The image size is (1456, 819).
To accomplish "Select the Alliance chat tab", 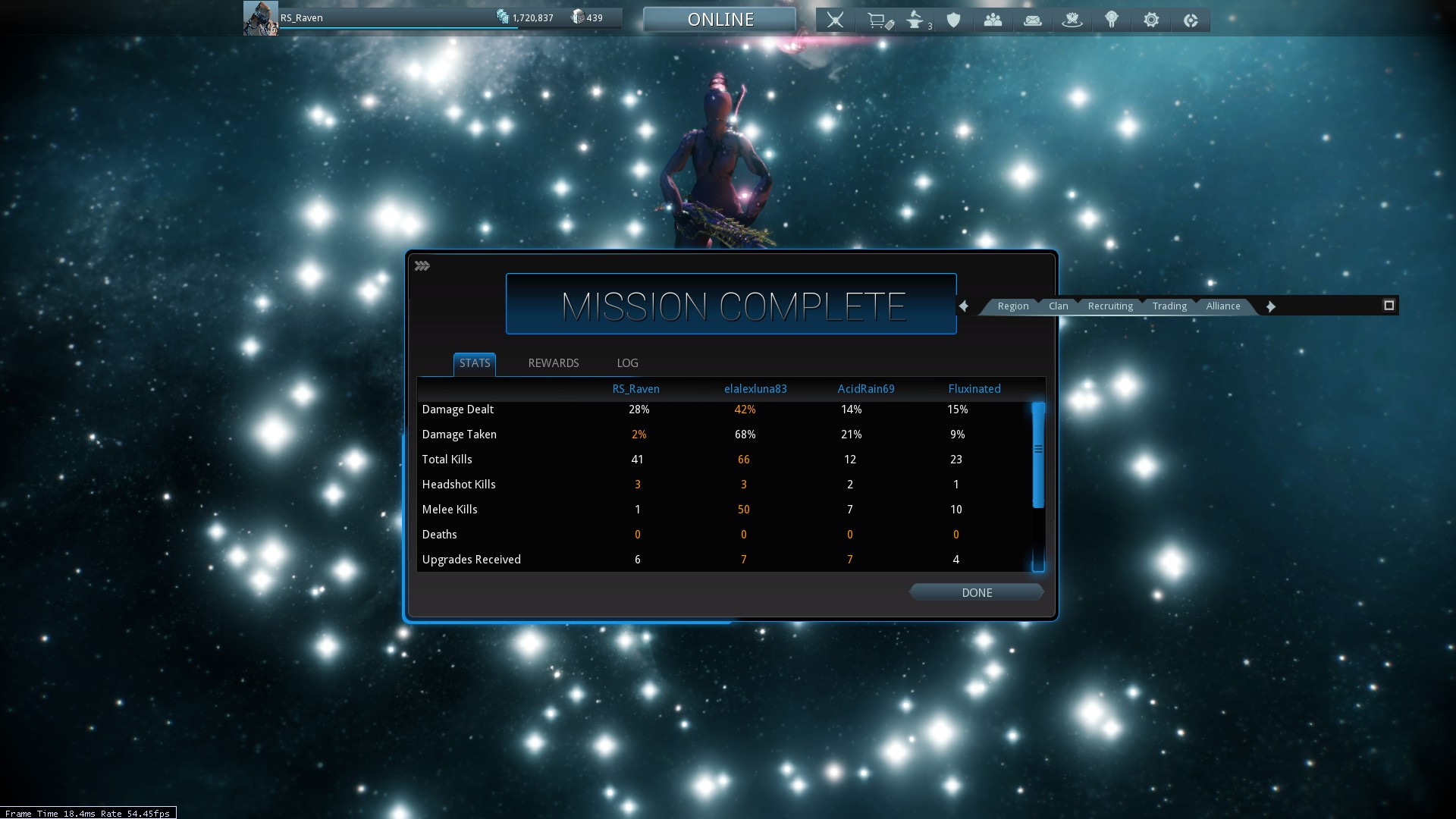I will (x=1222, y=306).
